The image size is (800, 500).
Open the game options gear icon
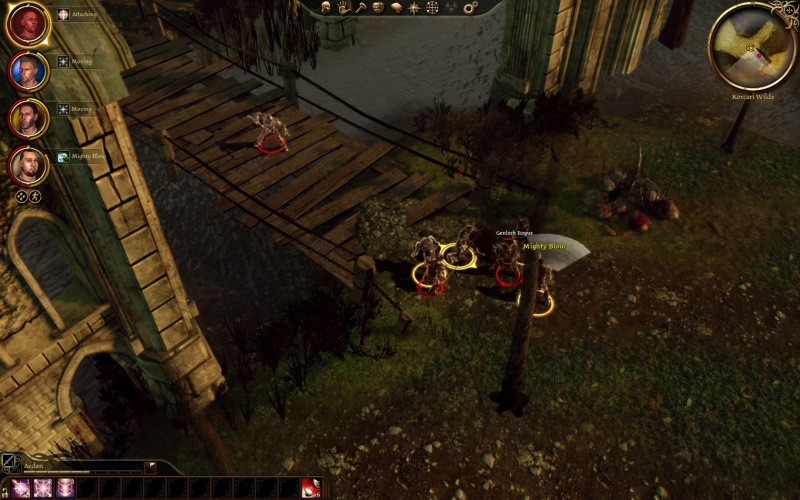coord(470,7)
